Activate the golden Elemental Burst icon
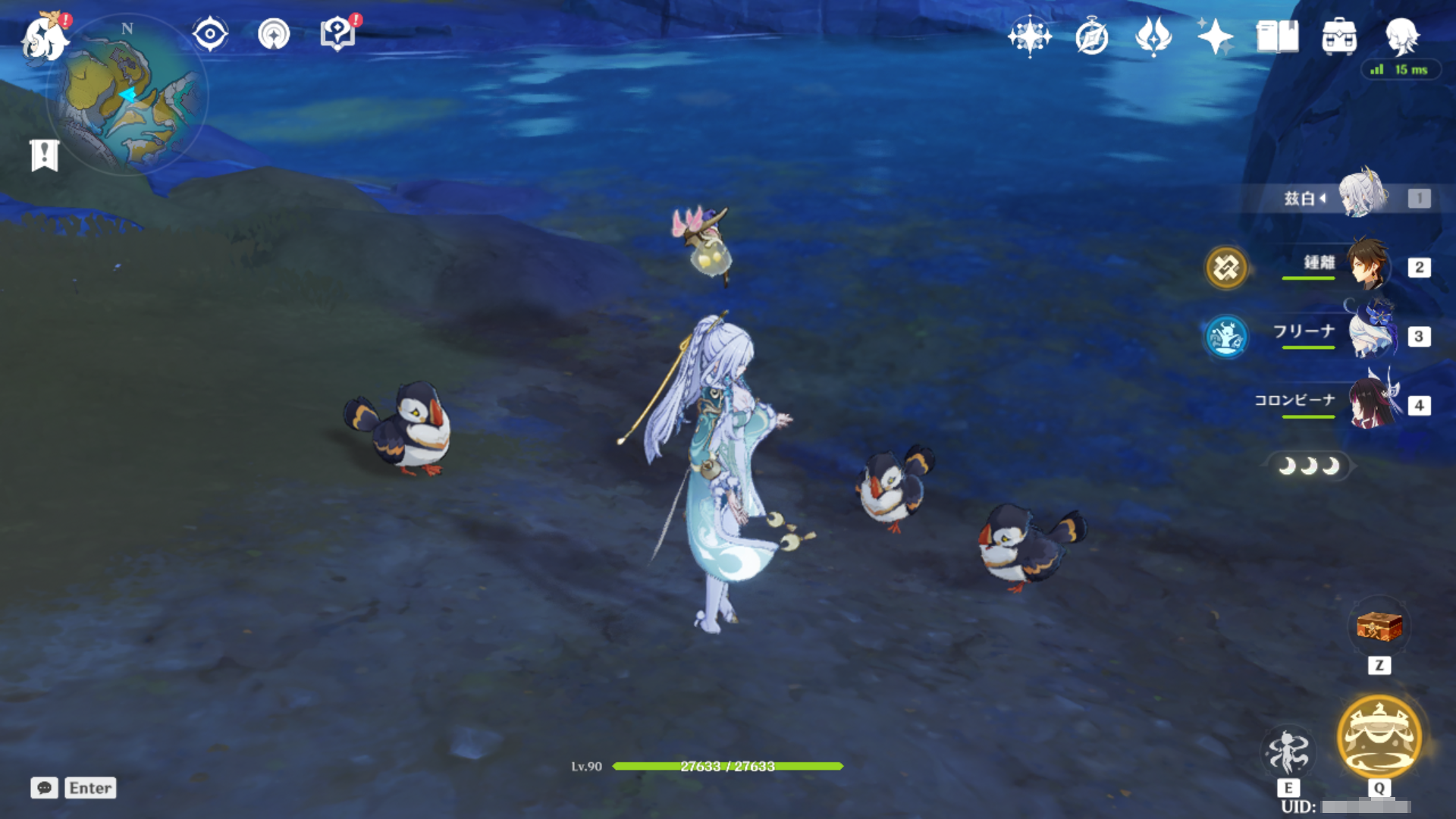 coord(1379,737)
